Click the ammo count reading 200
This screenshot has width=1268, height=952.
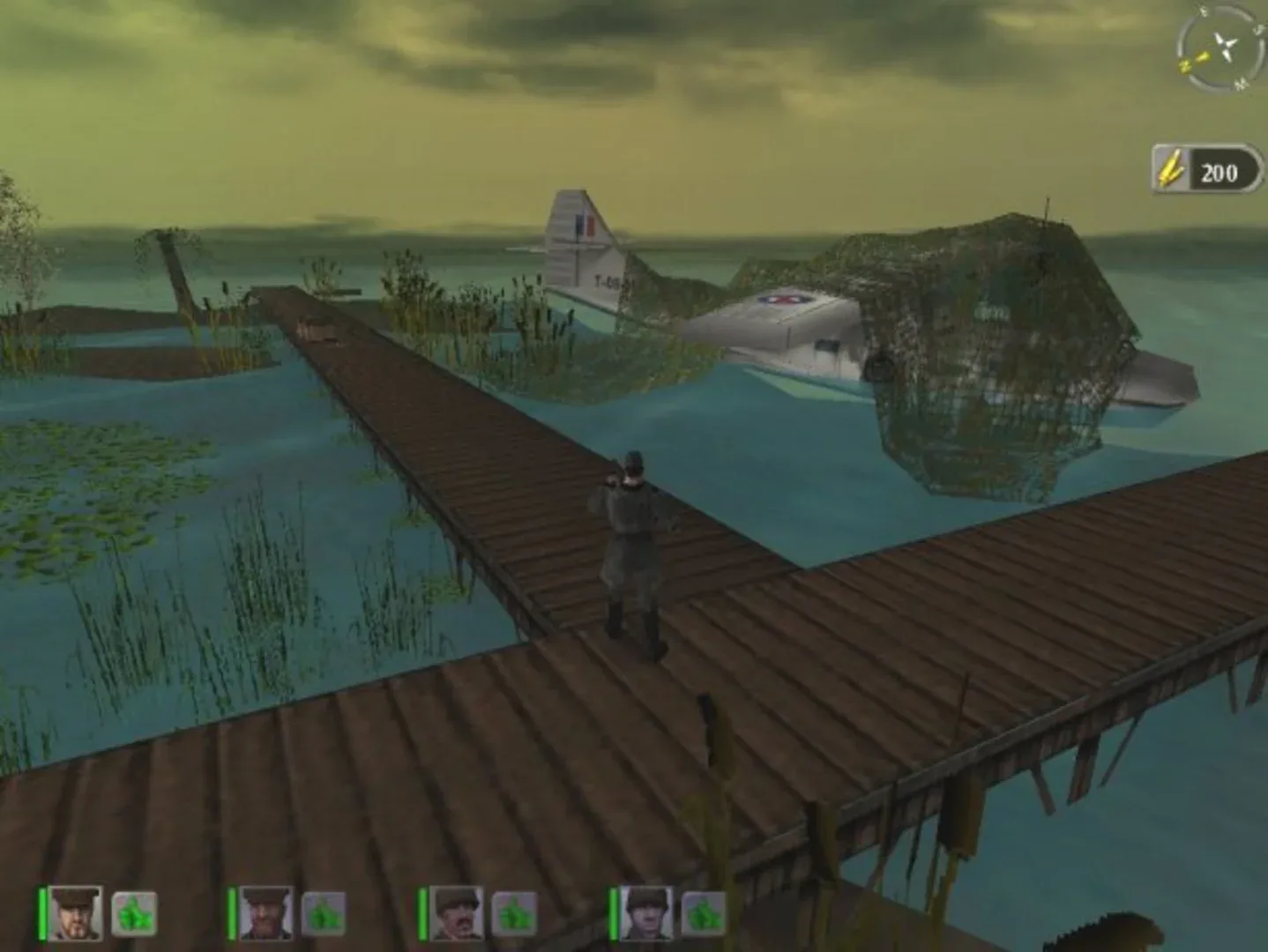pyautogui.click(x=1220, y=172)
